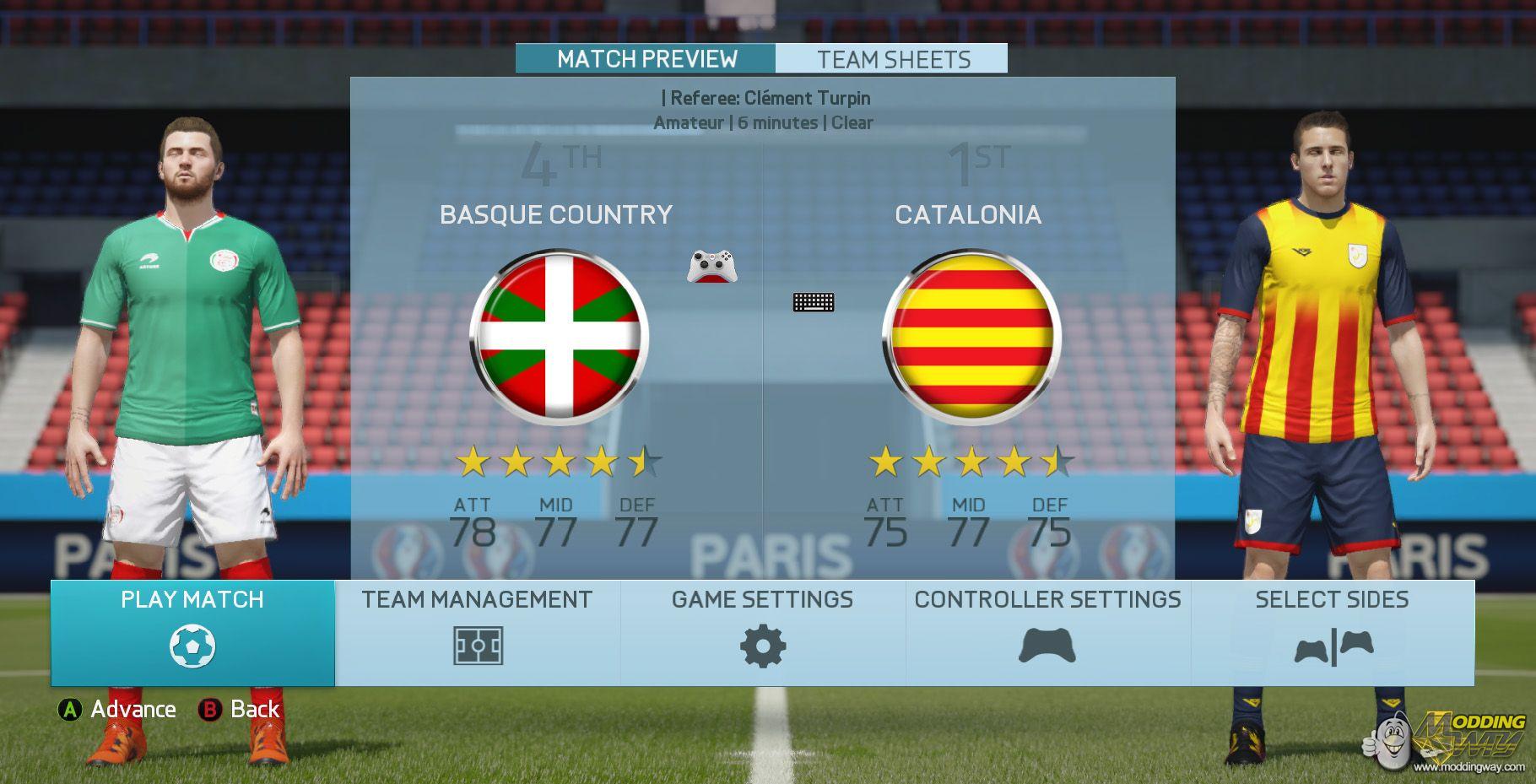
Task: Open Team Management
Action: [x=478, y=633]
